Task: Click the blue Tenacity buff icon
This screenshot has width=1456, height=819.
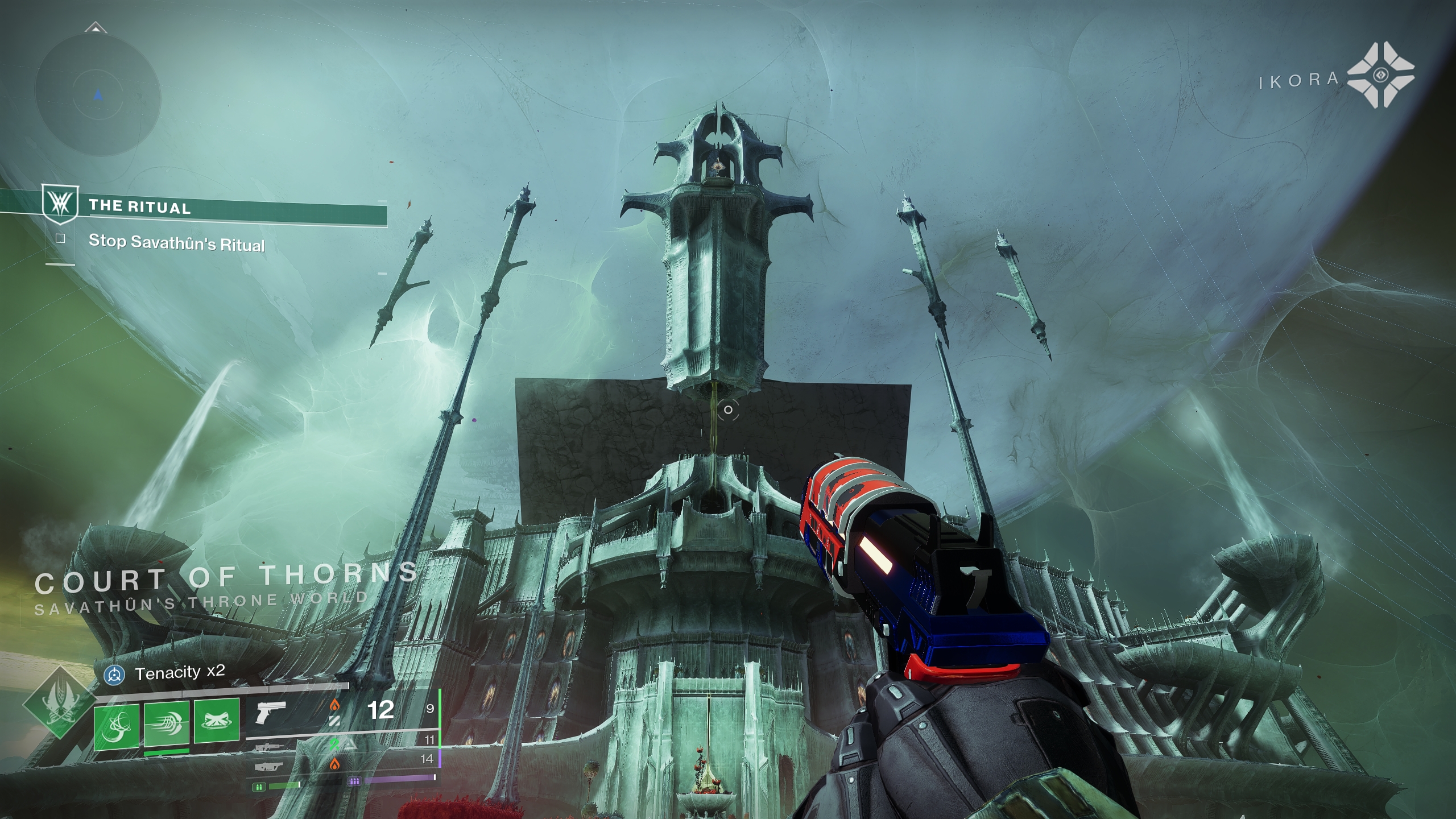Action: click(x=115, y=675)
